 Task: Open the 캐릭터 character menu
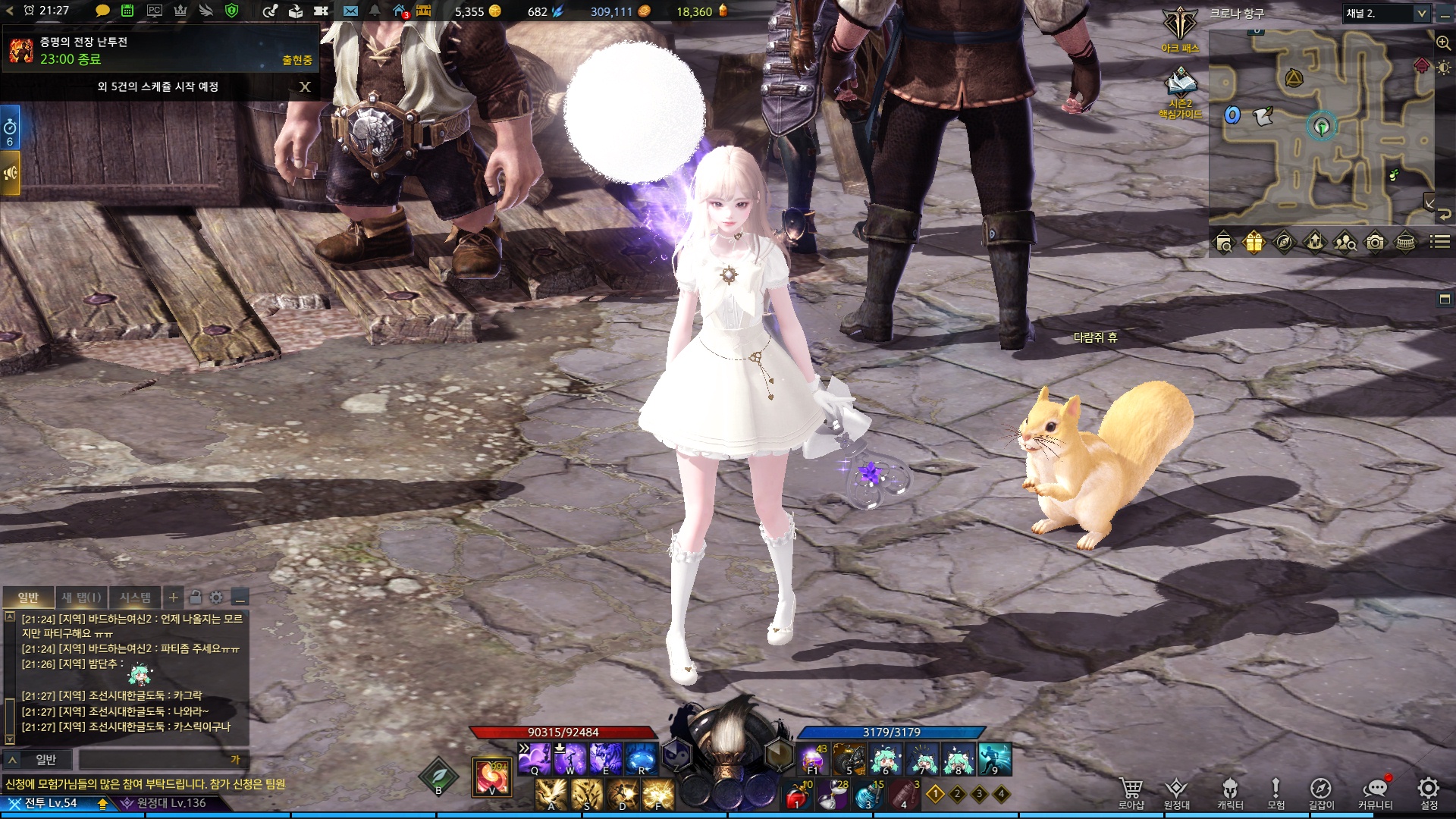coord(1230,792)
